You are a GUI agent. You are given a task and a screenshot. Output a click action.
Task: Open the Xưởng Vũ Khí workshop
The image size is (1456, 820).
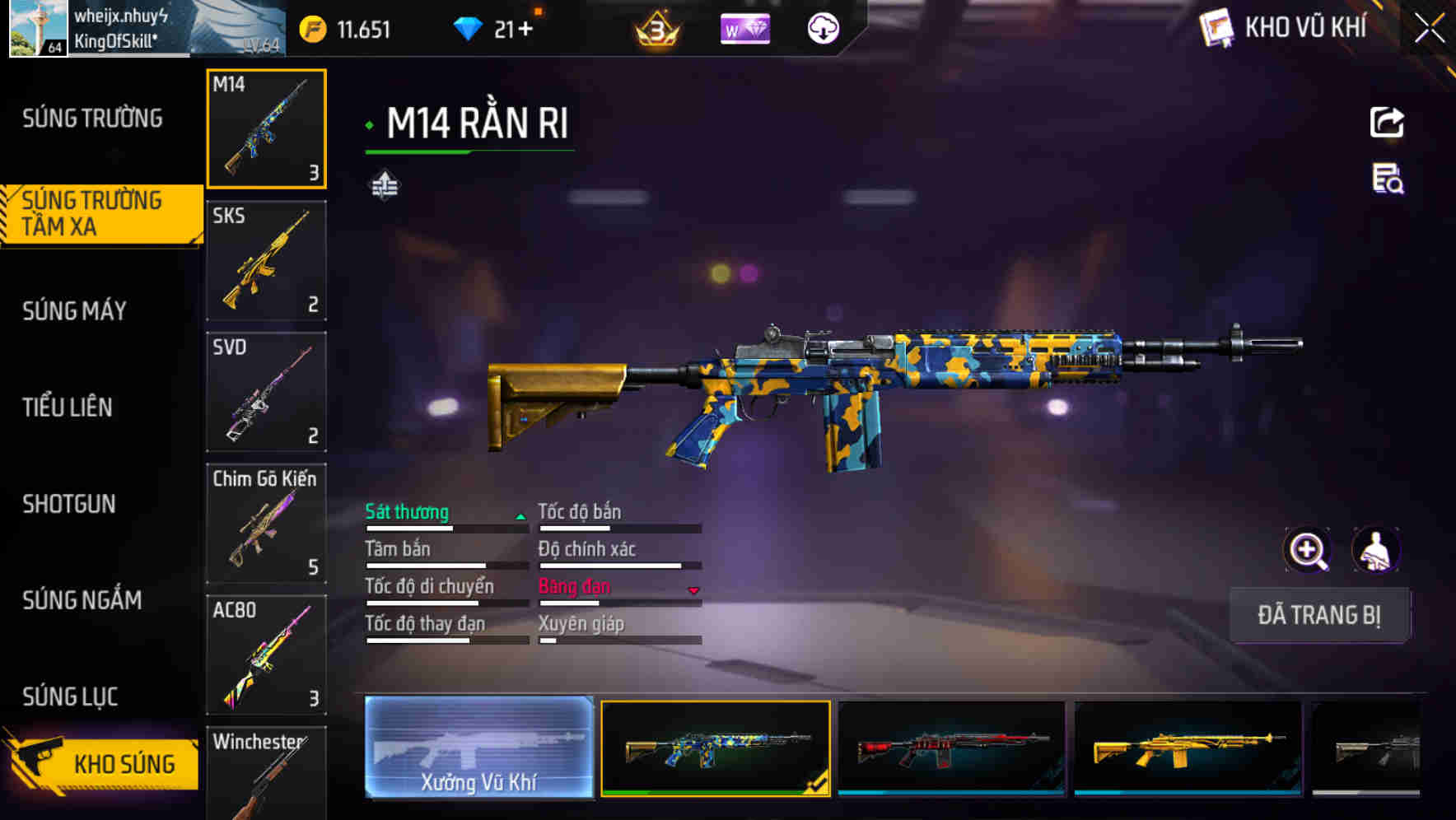(x=478, y=748)
